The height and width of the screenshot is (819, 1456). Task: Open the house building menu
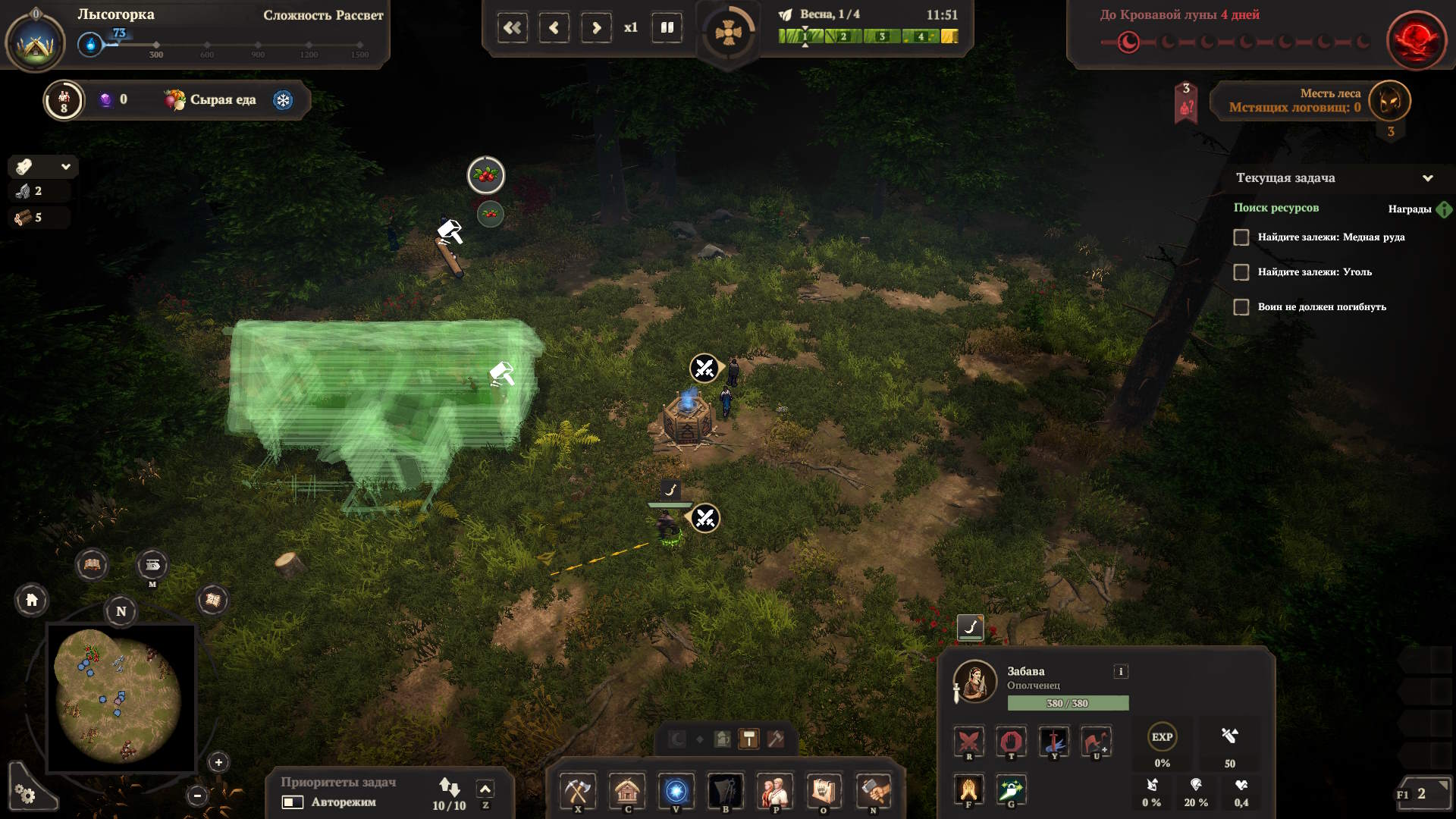click(x=627, y=791)
